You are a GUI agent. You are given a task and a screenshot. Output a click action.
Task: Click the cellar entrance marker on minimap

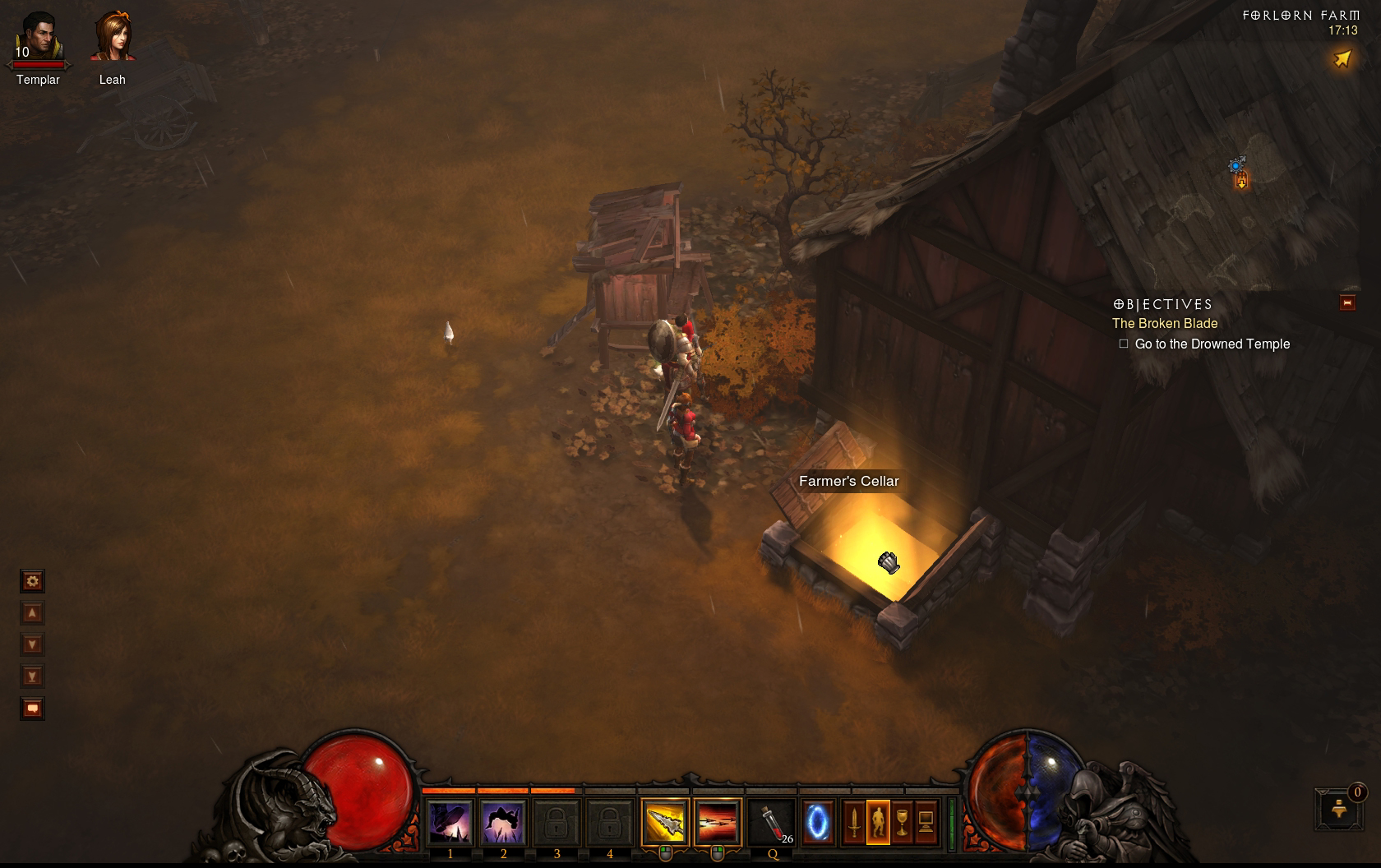coord(1241,181)
